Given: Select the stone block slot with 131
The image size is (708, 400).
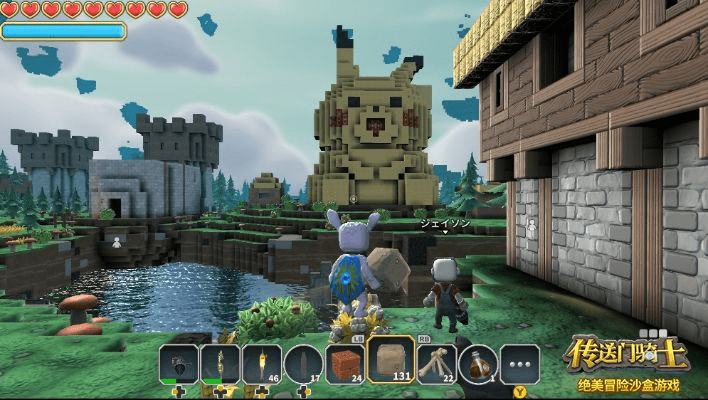Looking at the screenshot, I should 391,360.
